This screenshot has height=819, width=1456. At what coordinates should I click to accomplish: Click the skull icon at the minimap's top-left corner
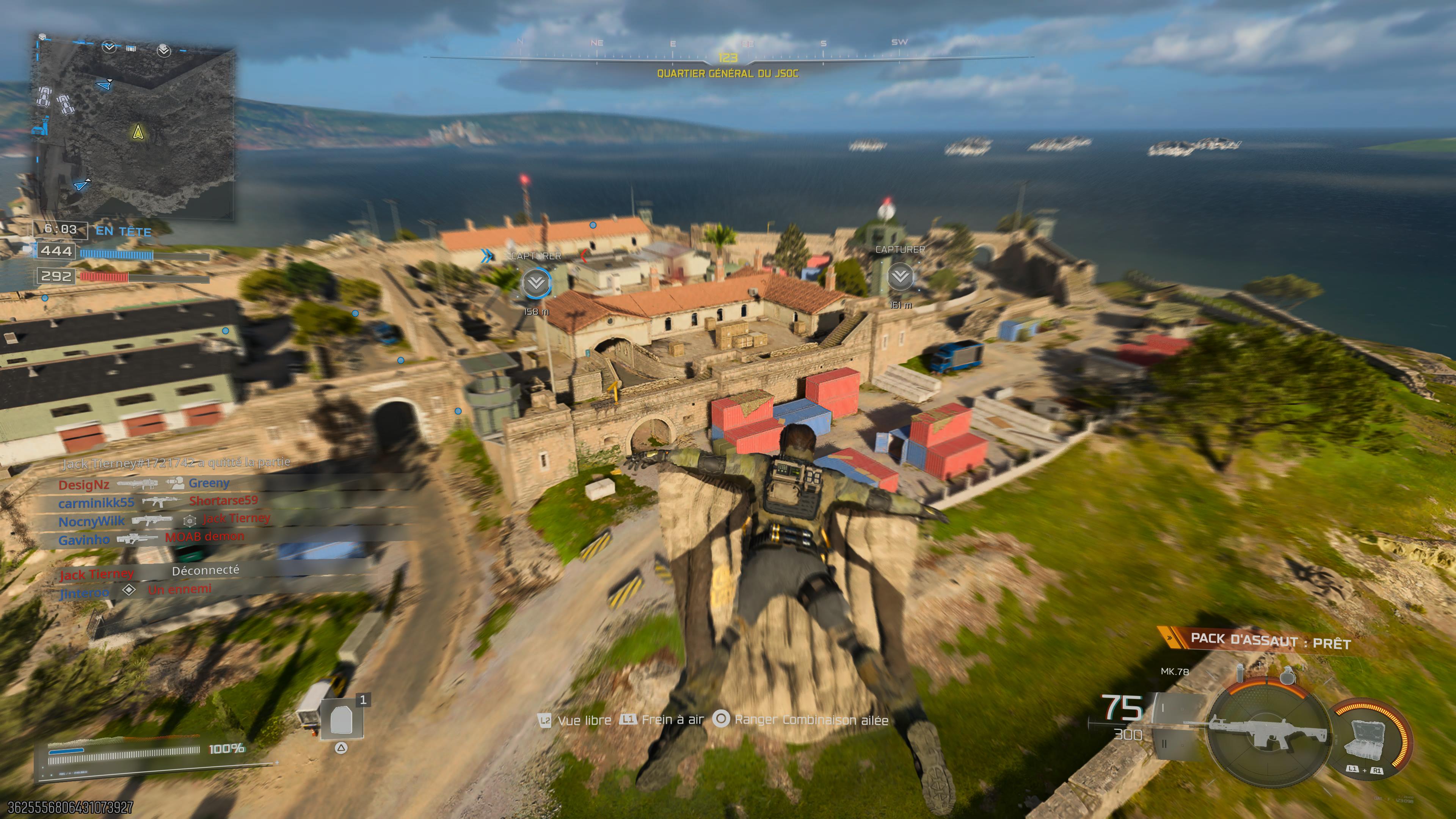point(42,37)
